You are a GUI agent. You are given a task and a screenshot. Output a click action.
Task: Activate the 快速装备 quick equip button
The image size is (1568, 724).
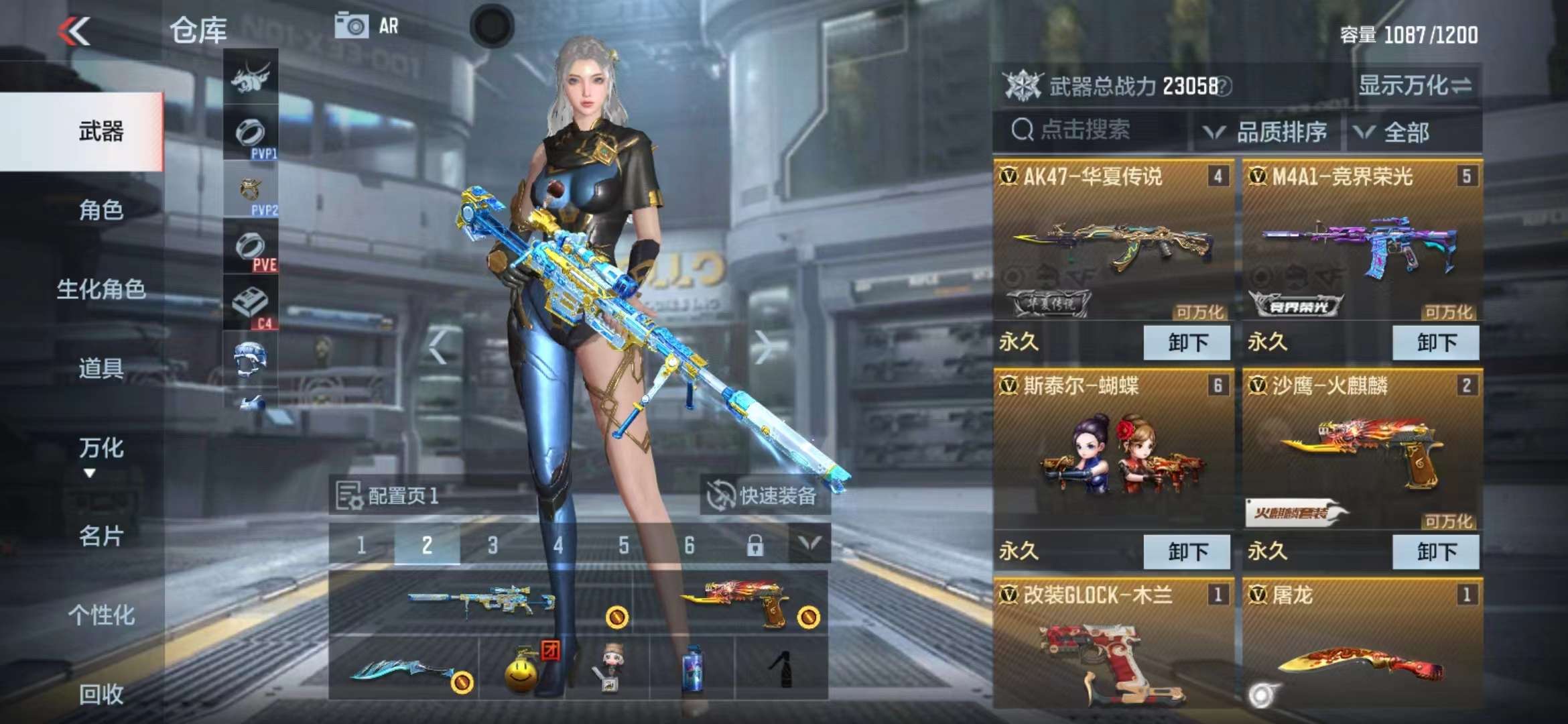[764, 495]
